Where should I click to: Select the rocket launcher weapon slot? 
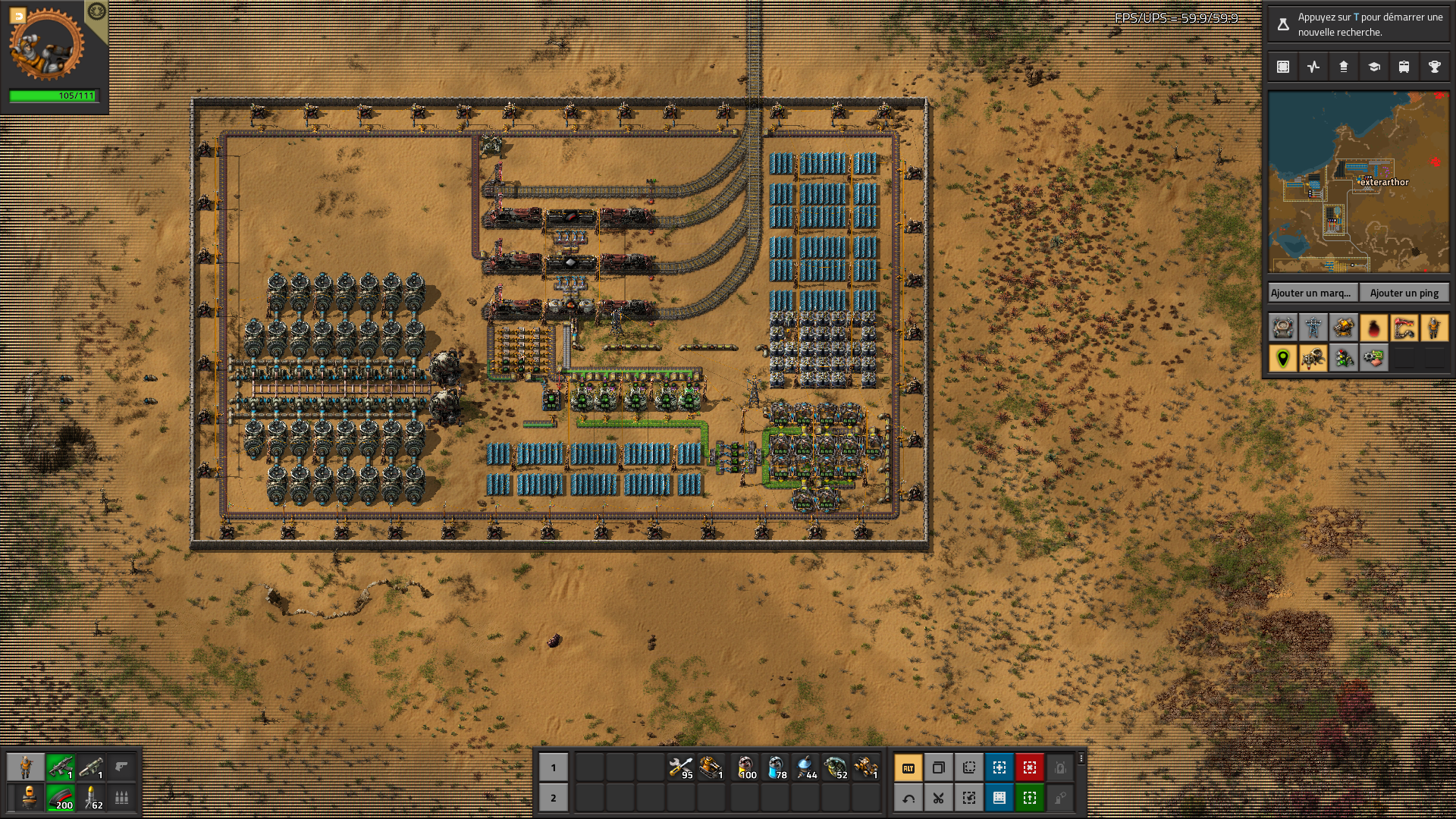click(x=91, y=767)
